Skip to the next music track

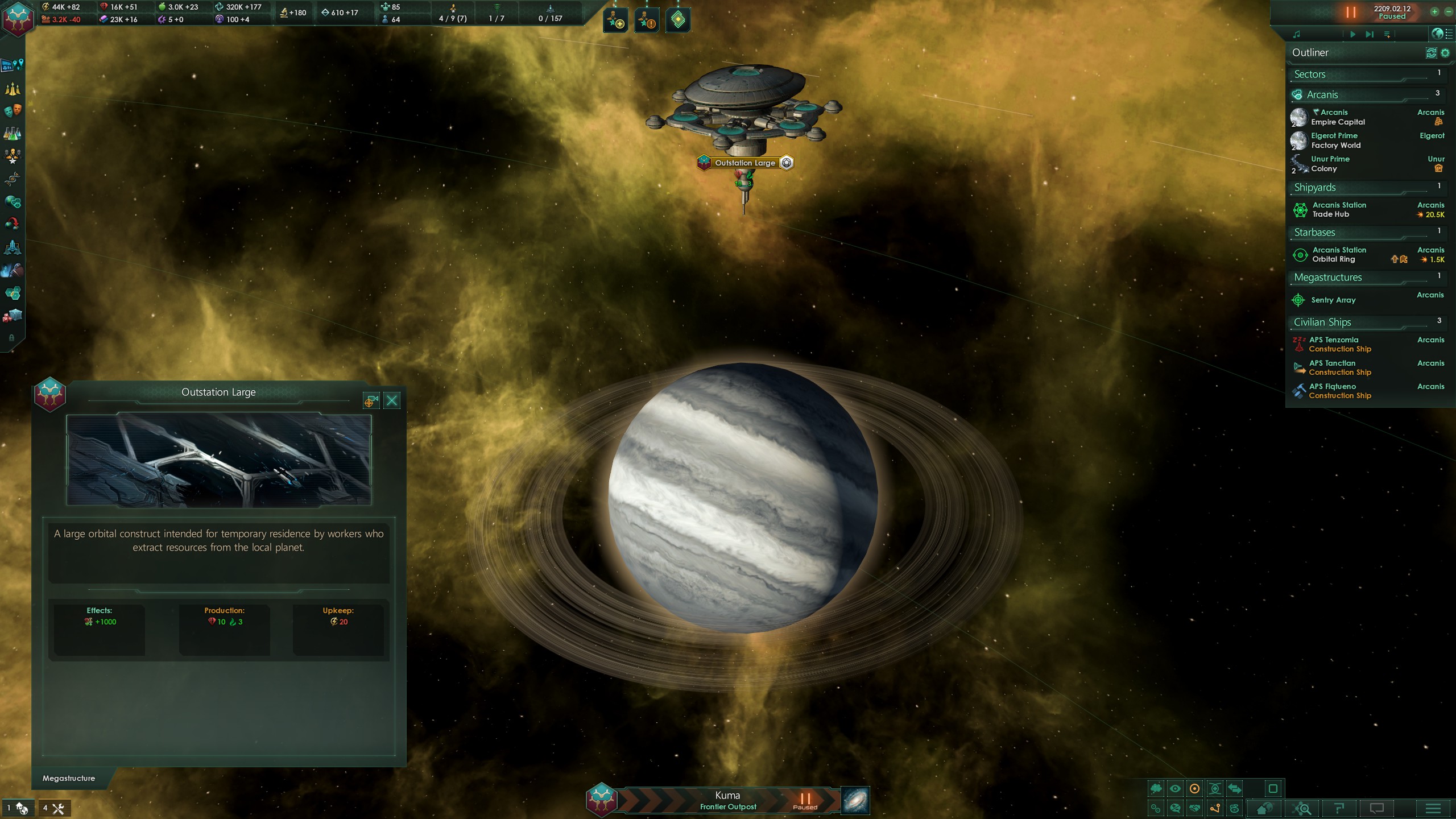[1370, 35]
